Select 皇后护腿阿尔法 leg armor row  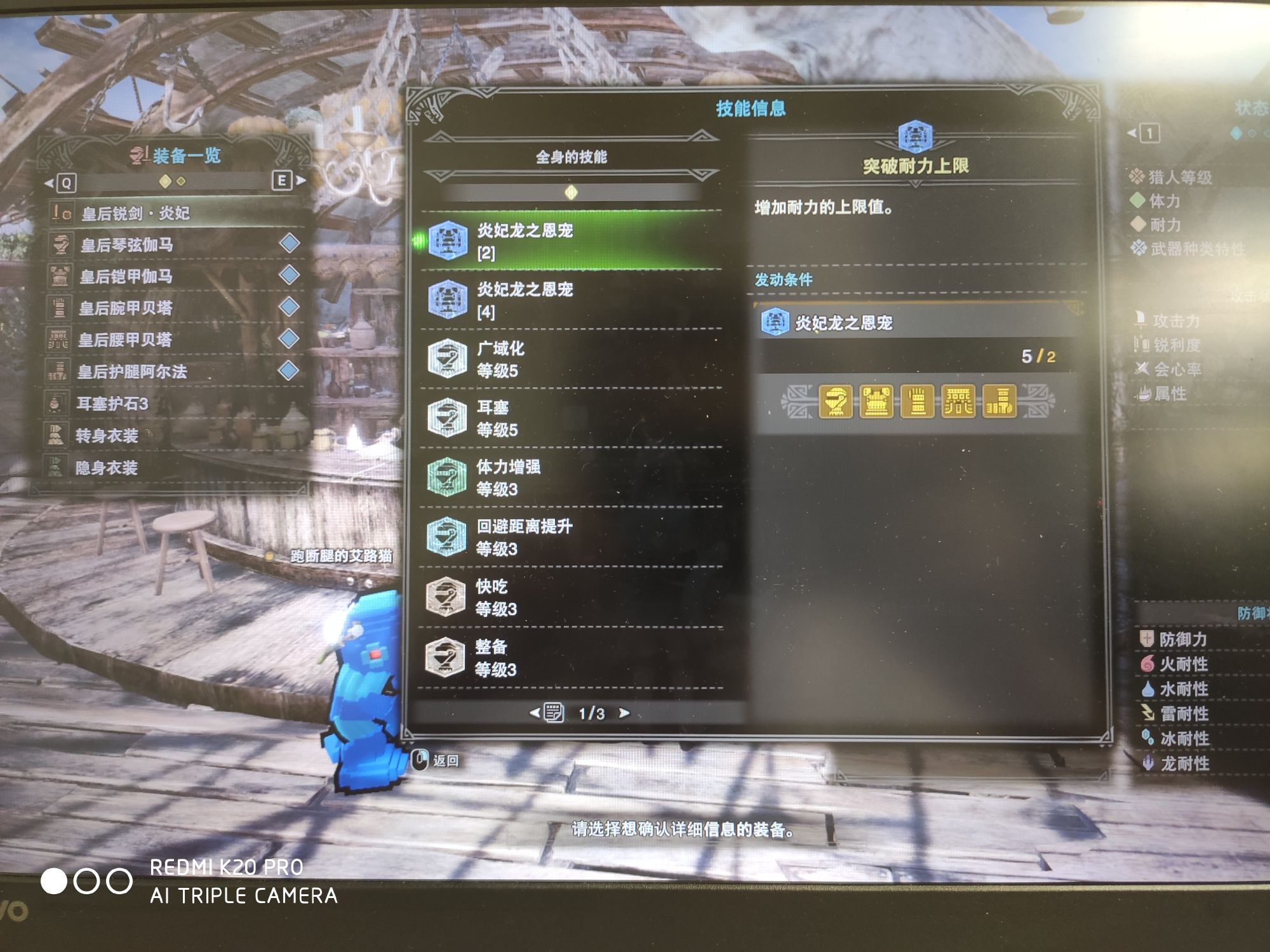click(171, 371)
